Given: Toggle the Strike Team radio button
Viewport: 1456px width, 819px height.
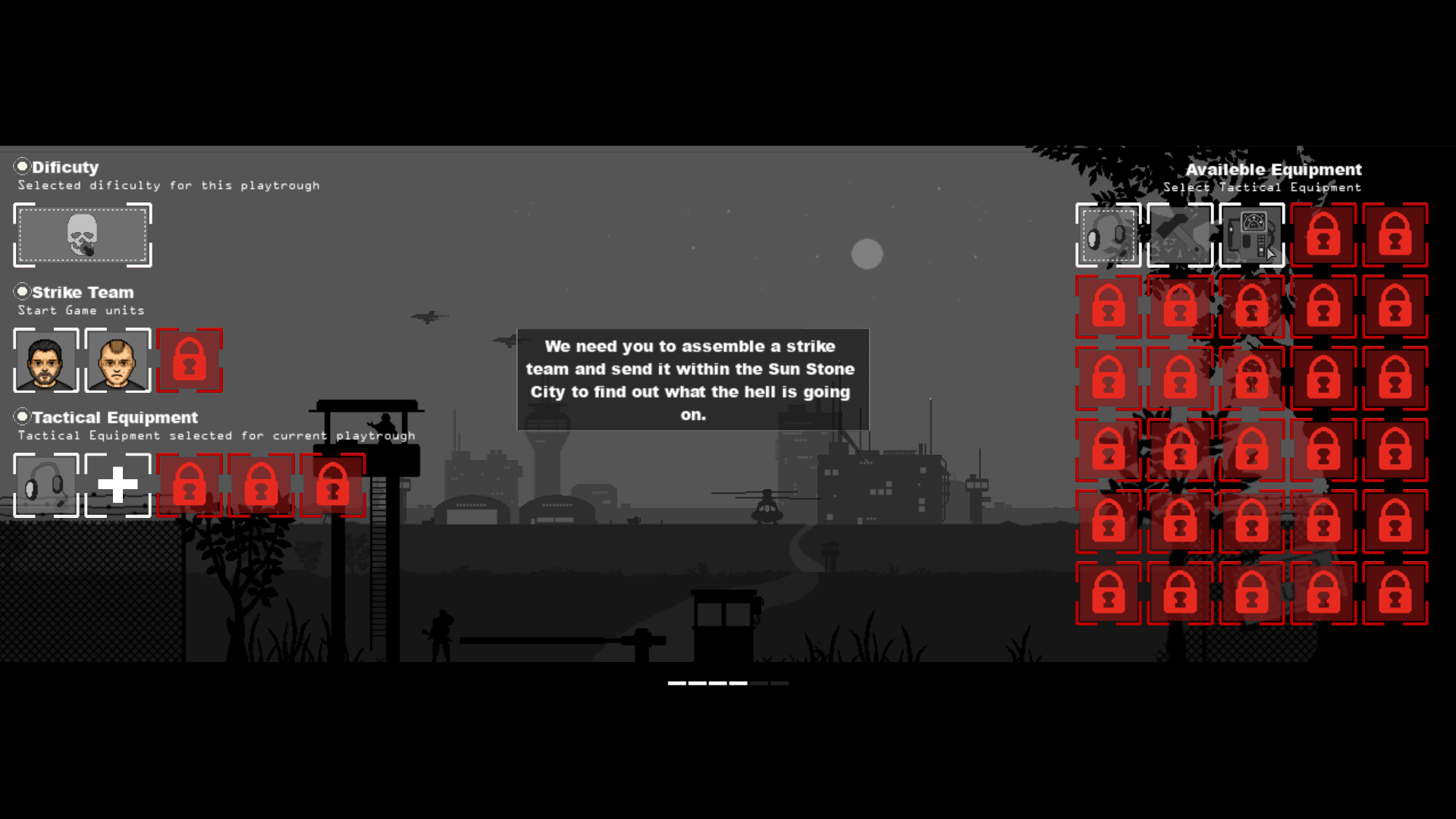Looking at the screenshot, I should (x=23, y=291).
